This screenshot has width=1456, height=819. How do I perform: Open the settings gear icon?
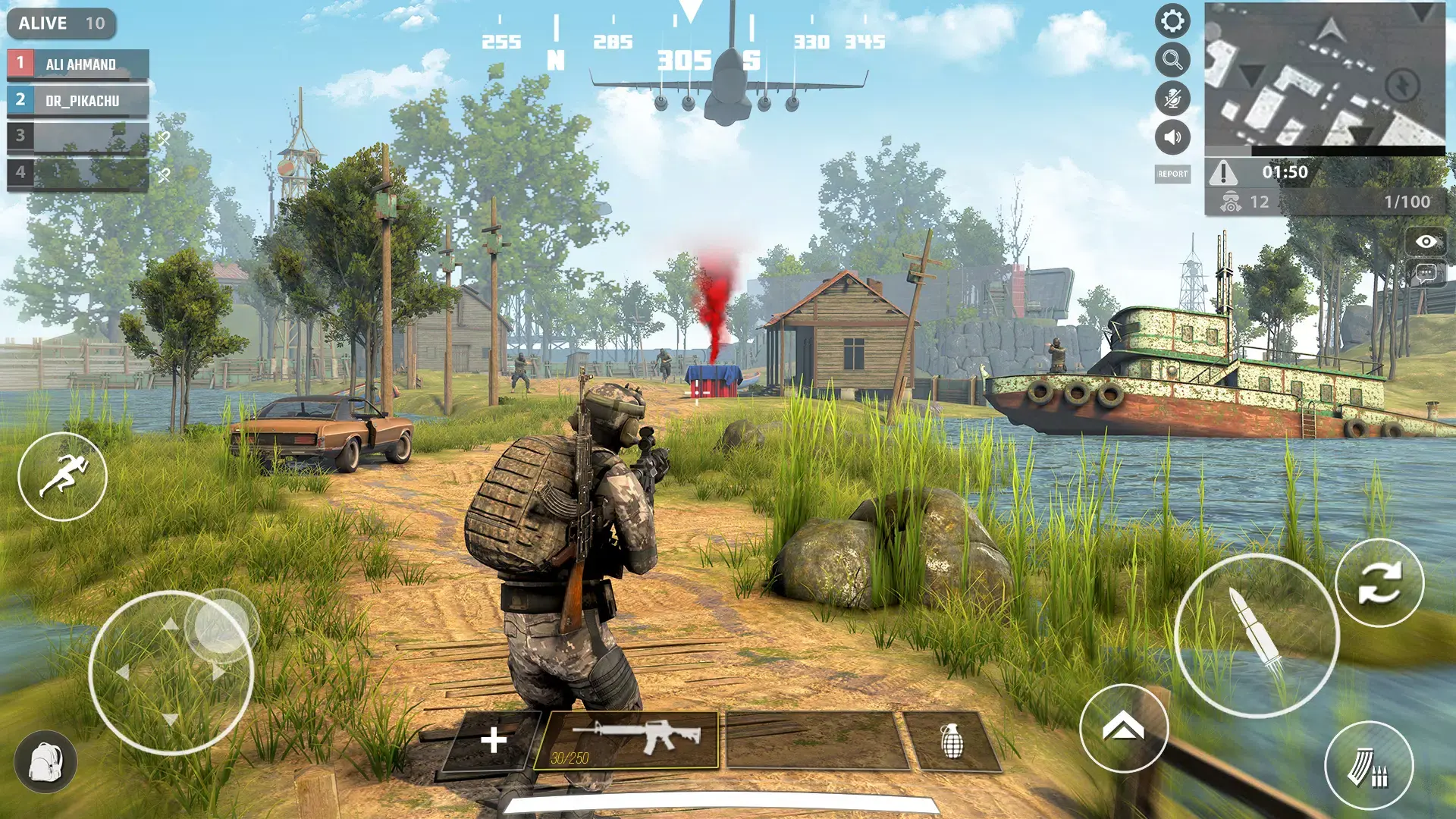[x=1172, y=21]
